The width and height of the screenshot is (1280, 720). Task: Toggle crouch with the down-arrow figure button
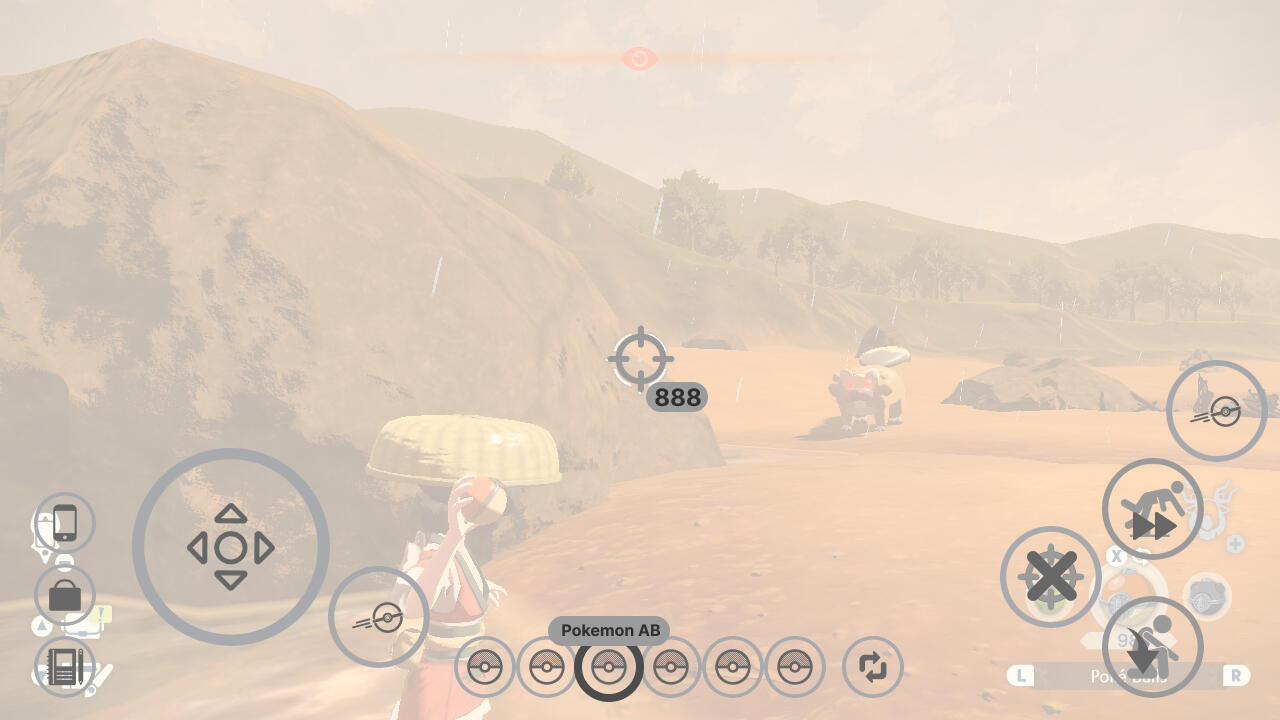pyautogui.click(x=1152, y=646)
